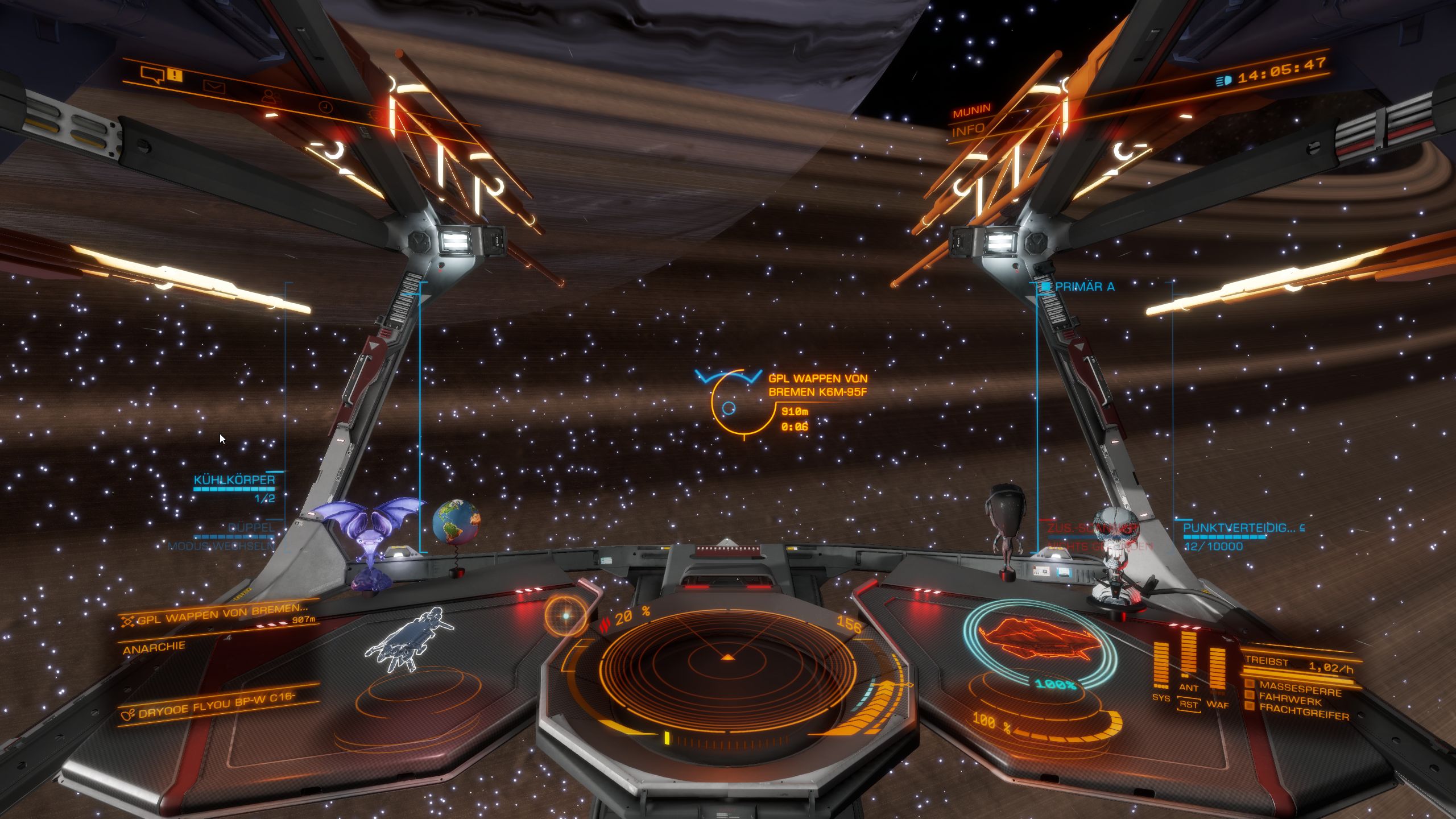The image size is (1456, 819).
Task: Open the chat speech-bubble comms tab
Action: pyautogui.click(x=152, y=75)
